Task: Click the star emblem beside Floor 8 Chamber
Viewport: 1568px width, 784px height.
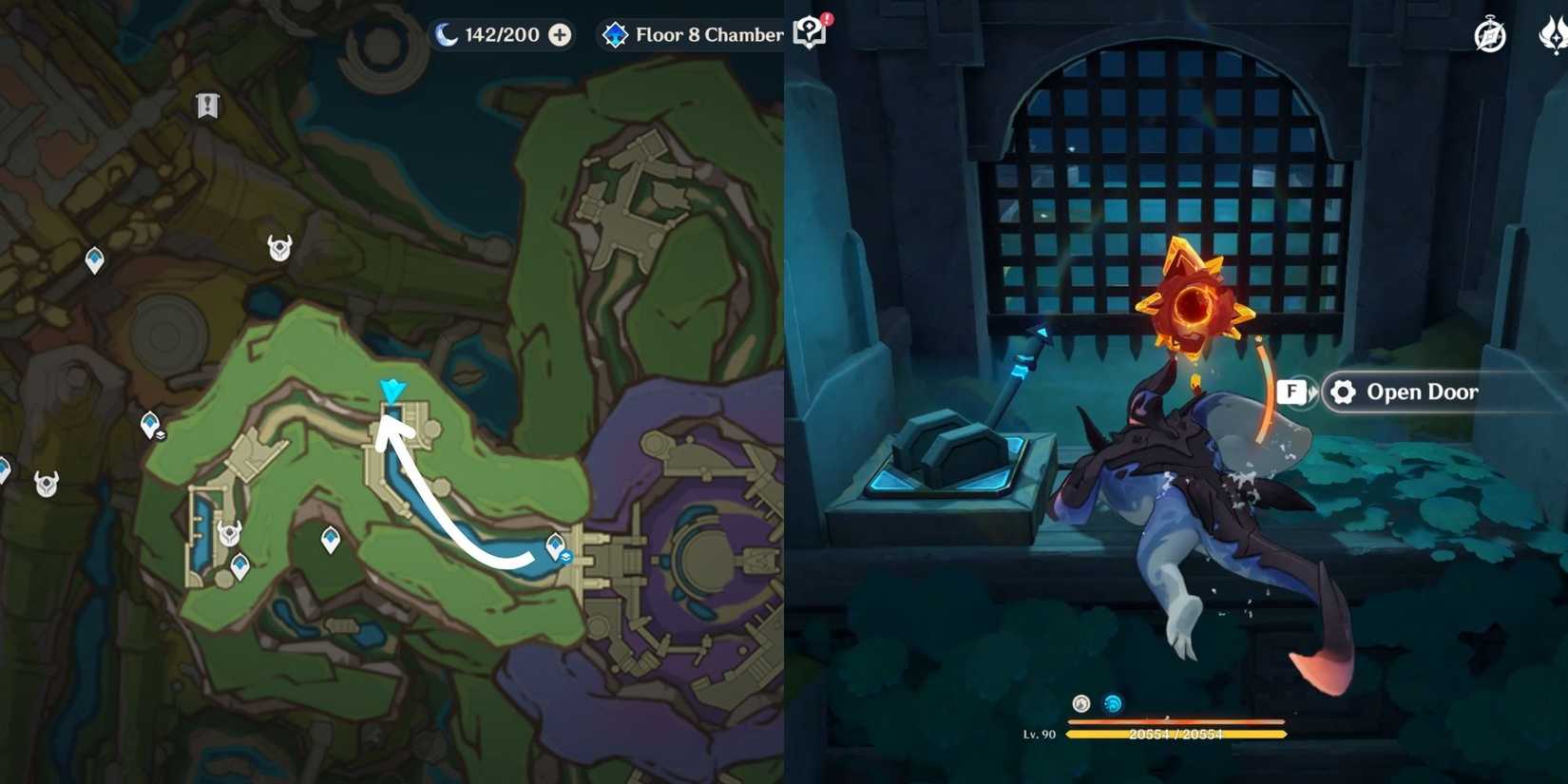Action: (616, 35)
